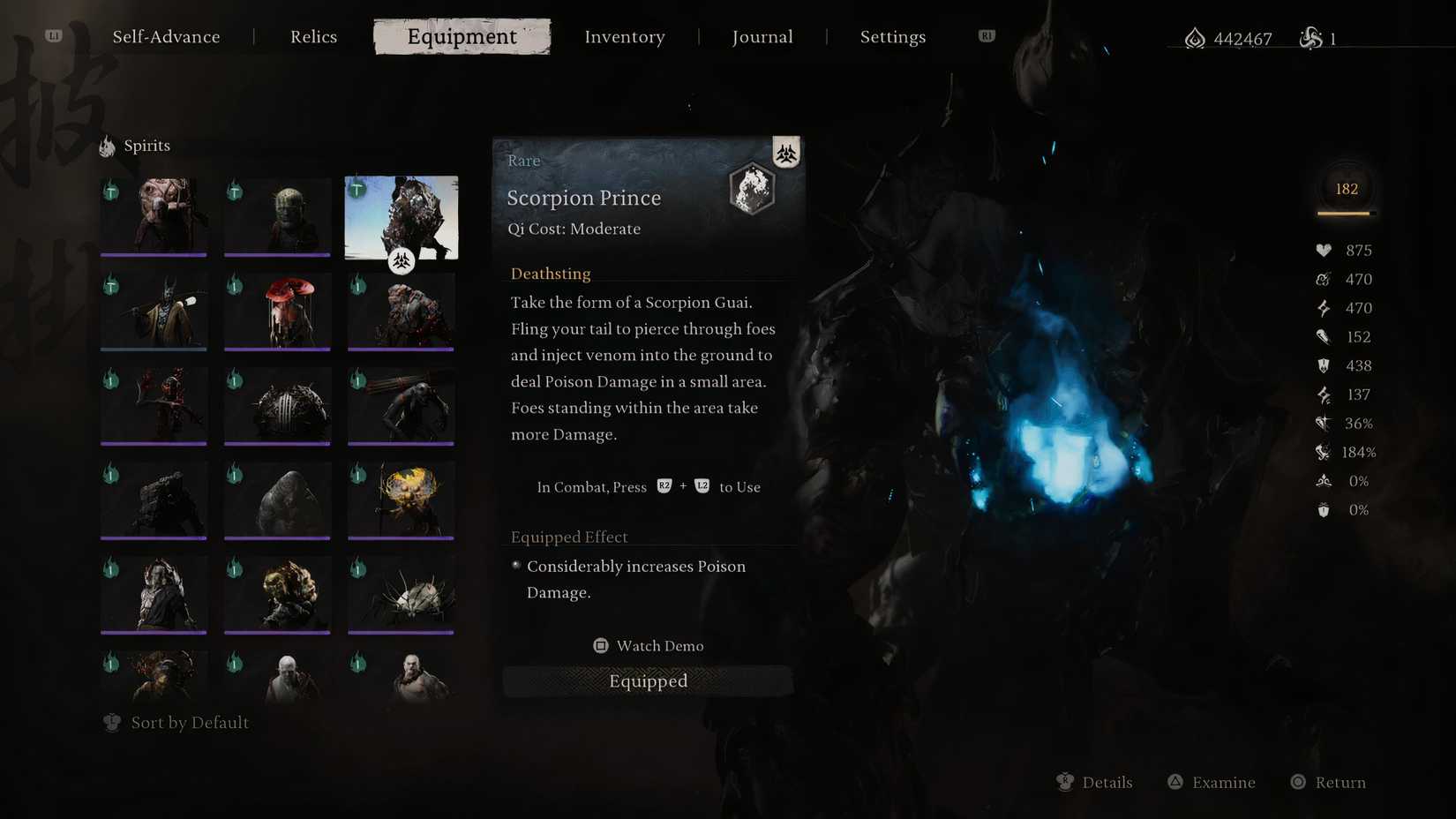Click the Spirits flame icon in the sidebar
Image resolution: width=1456 pixels, height=819 pixels.
pyautogui.click(x=107, y=145)
